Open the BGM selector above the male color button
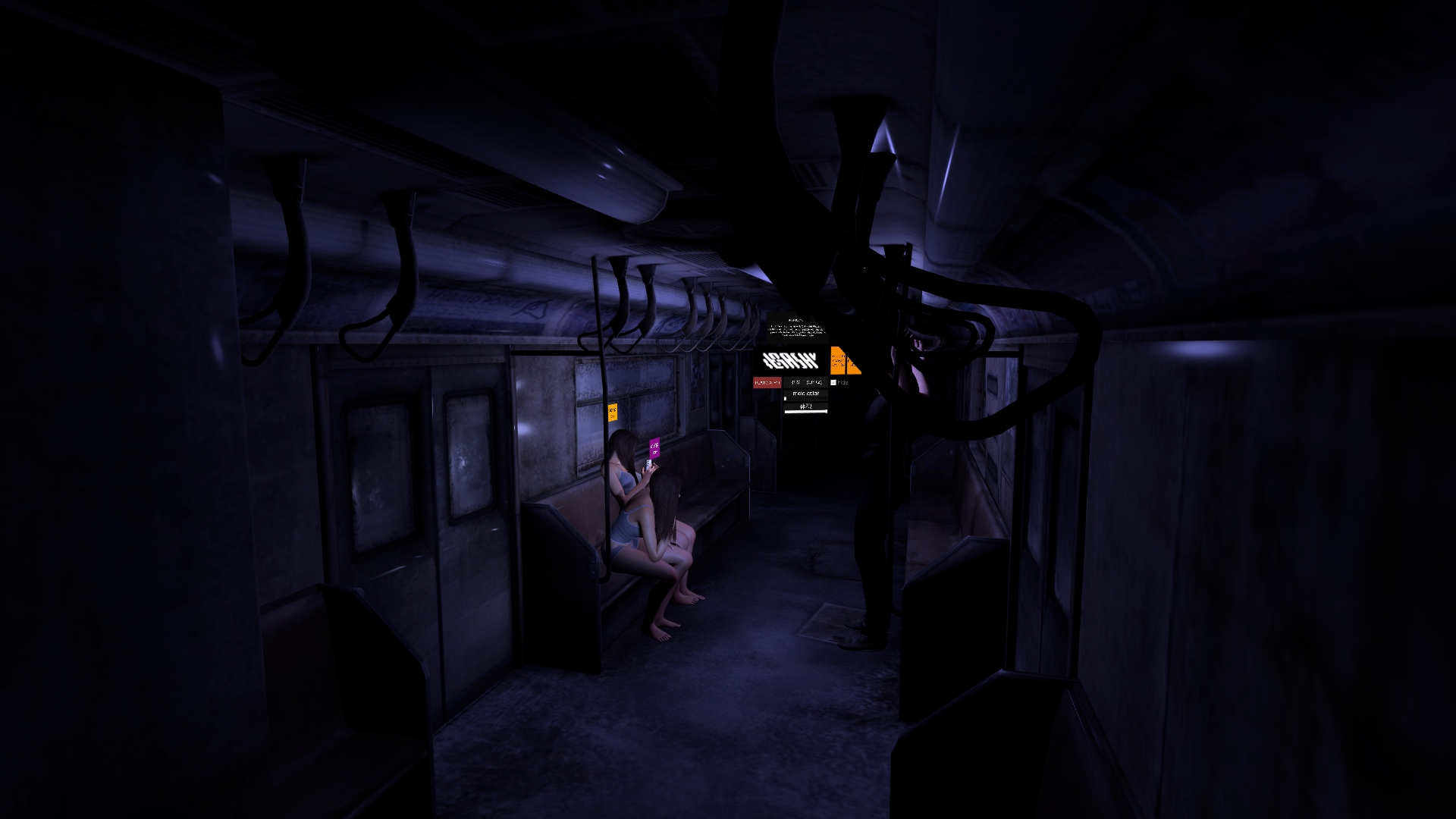Viewport: 1456px width, 819px height. point(806,382)
